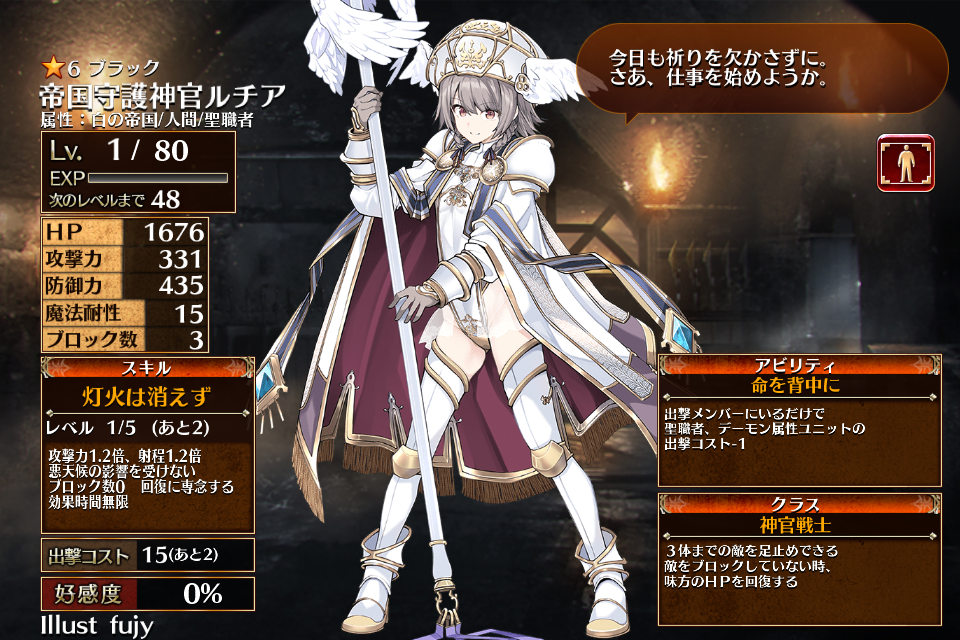The image size is (960, 640).
Task: Click the red character figure icon button
Action: point(906,162)
